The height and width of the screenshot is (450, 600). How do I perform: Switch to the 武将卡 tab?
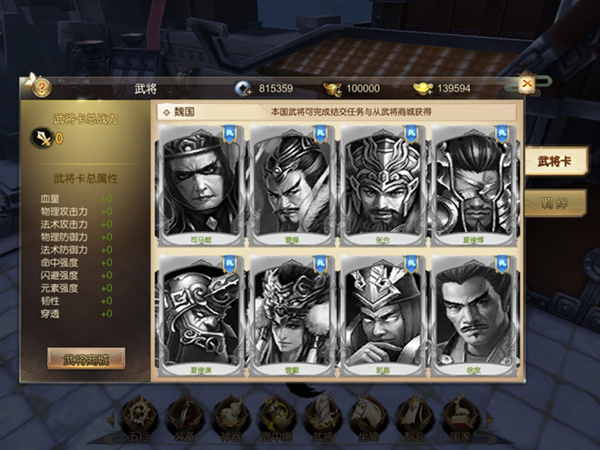point(553,161)
